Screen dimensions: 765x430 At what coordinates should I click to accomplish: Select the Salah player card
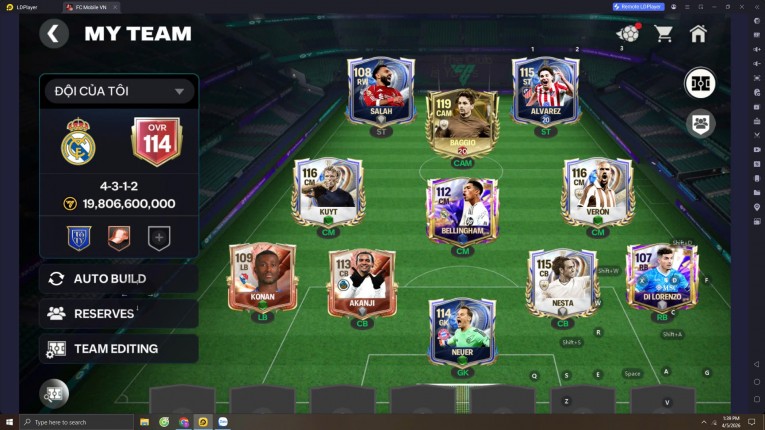tap(381, 92)
